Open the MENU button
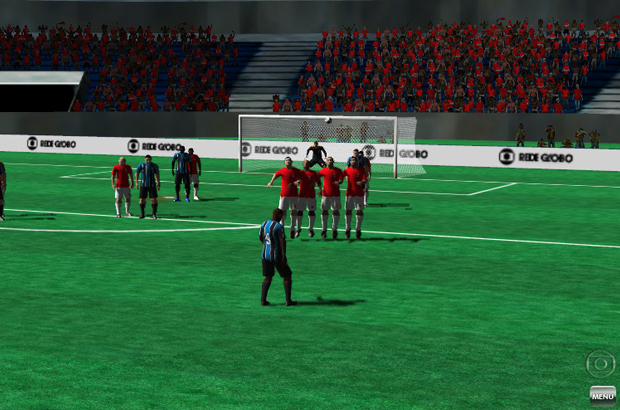This screenshot has width=620, height=410. pos(602,394)
